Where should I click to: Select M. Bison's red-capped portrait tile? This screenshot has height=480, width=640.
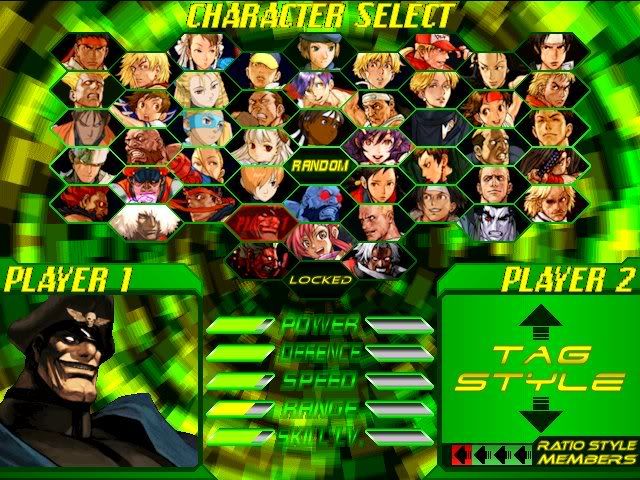pos(146,183)
